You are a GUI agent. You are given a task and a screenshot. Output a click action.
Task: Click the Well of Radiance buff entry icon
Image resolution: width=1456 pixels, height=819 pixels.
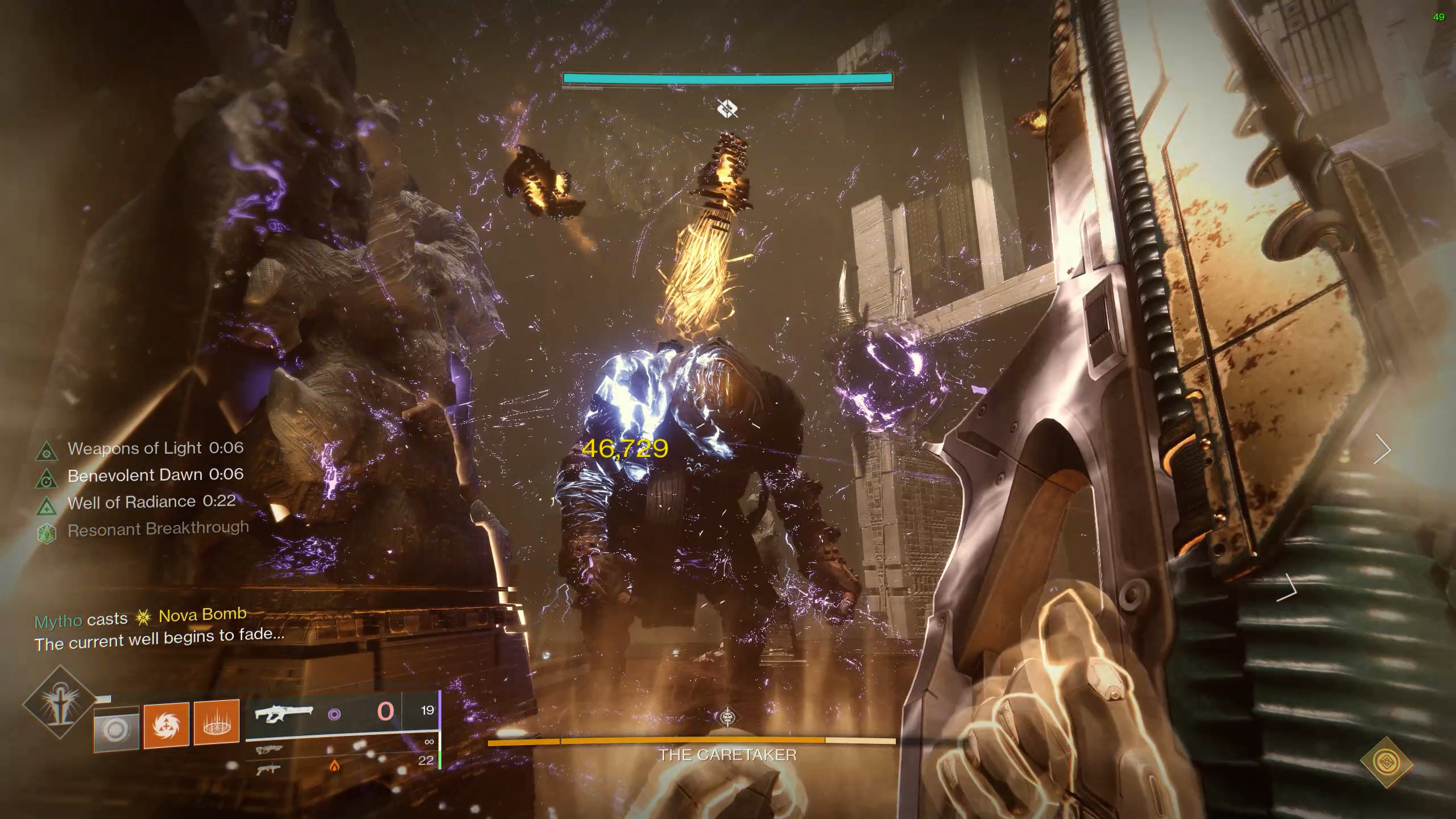coord(47,506)
